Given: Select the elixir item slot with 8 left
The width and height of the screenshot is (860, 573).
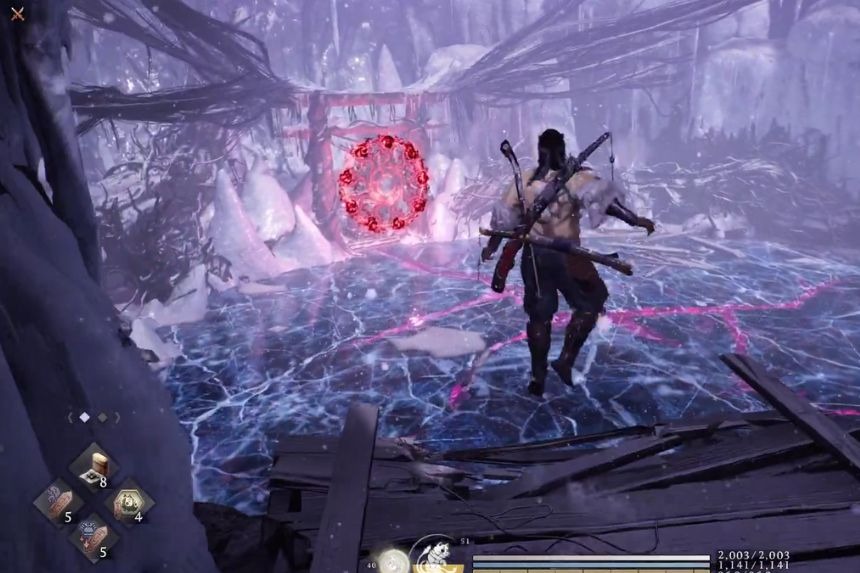Looking at the screenshot, I should (95, 467).
